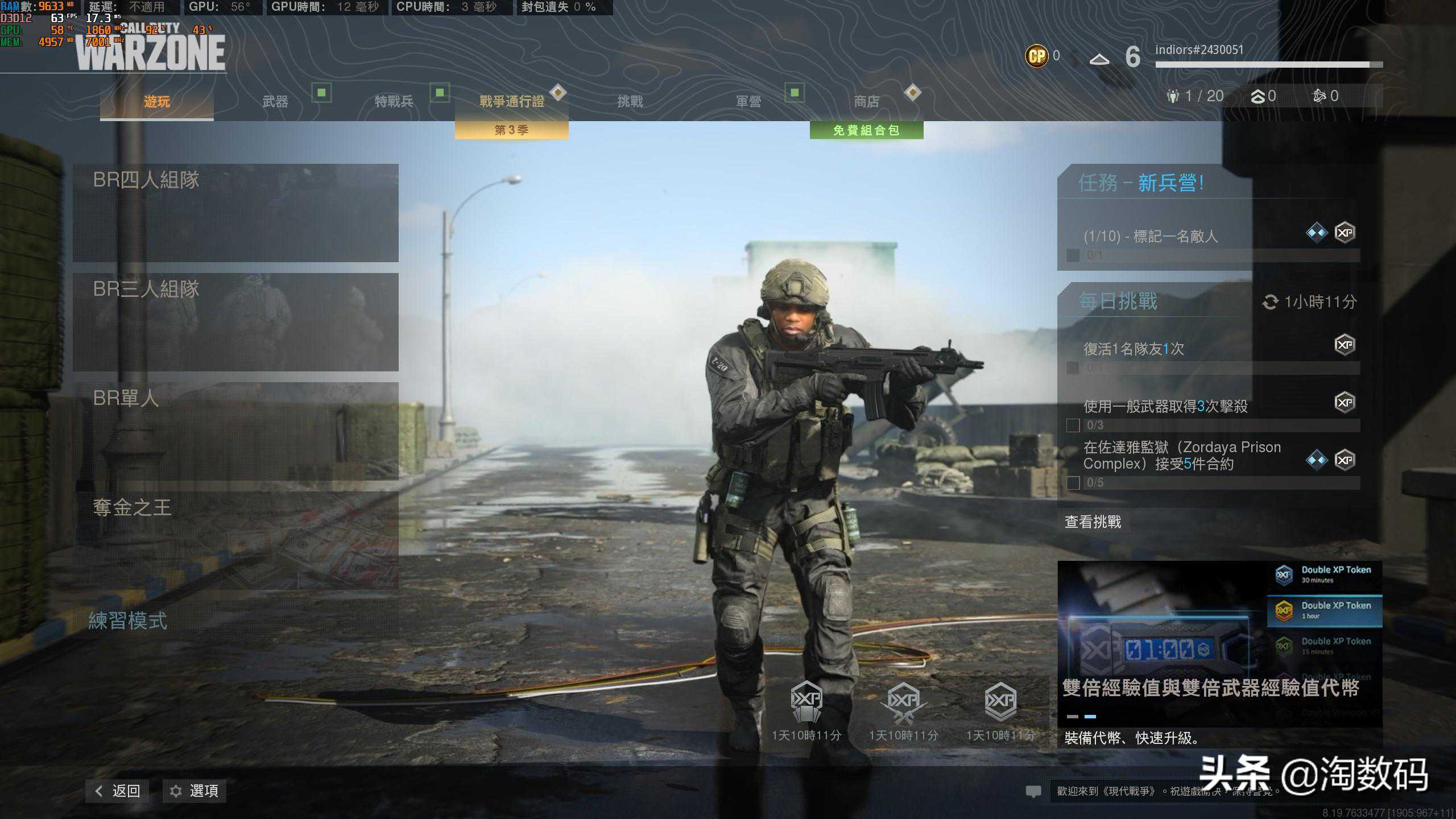1456x819 pixels.
Task: Open the 雙倍經驗值 token promo banner
Action: click(x=1219, y=654)
